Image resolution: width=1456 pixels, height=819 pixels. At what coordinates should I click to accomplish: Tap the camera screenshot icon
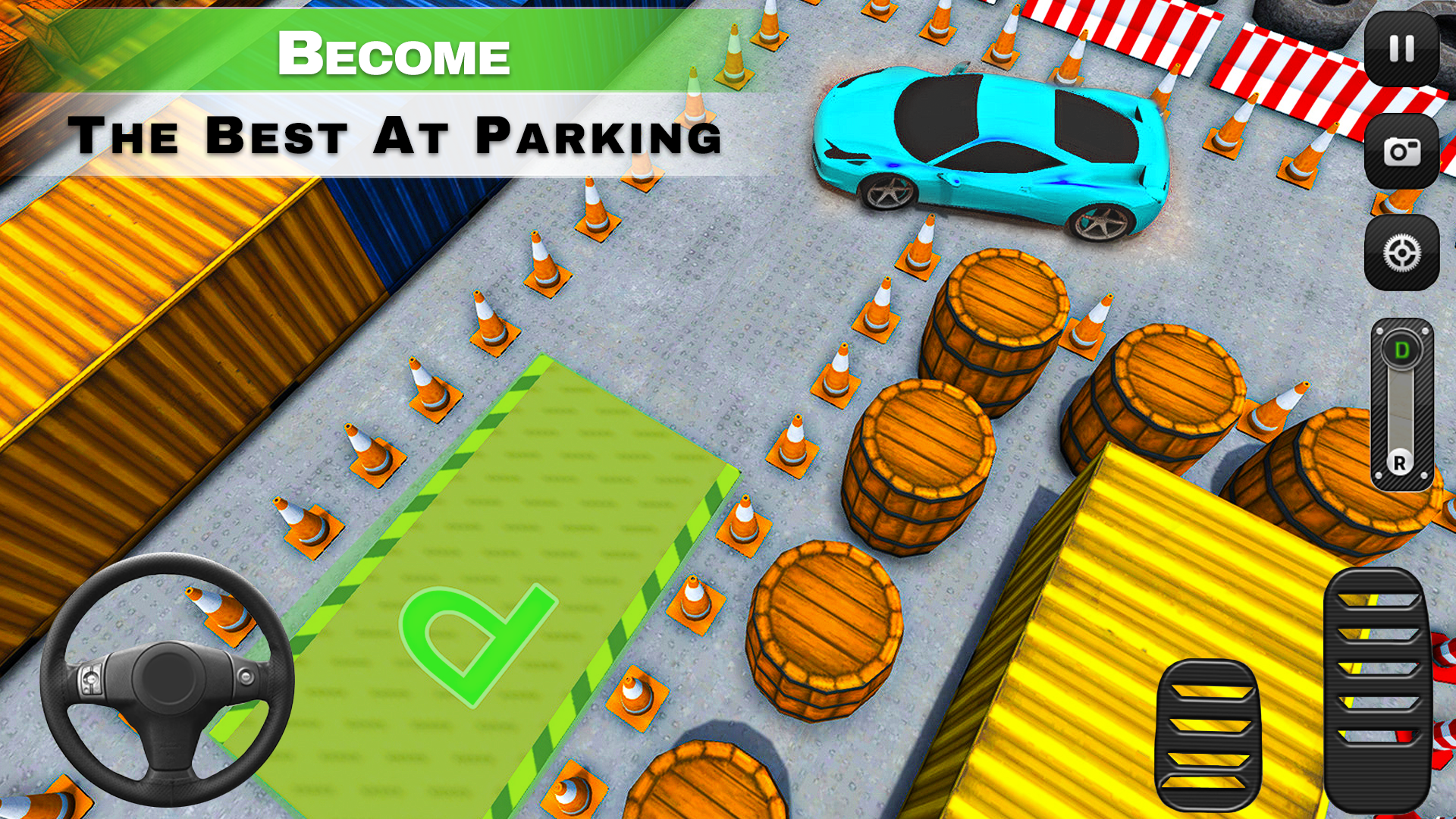pos(1404,150)
